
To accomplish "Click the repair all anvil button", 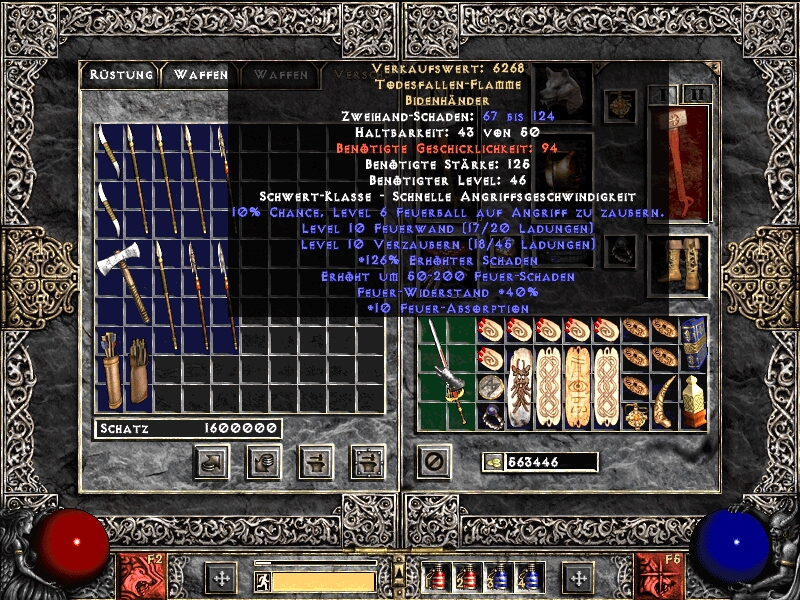I will click(x=367, y=461).
